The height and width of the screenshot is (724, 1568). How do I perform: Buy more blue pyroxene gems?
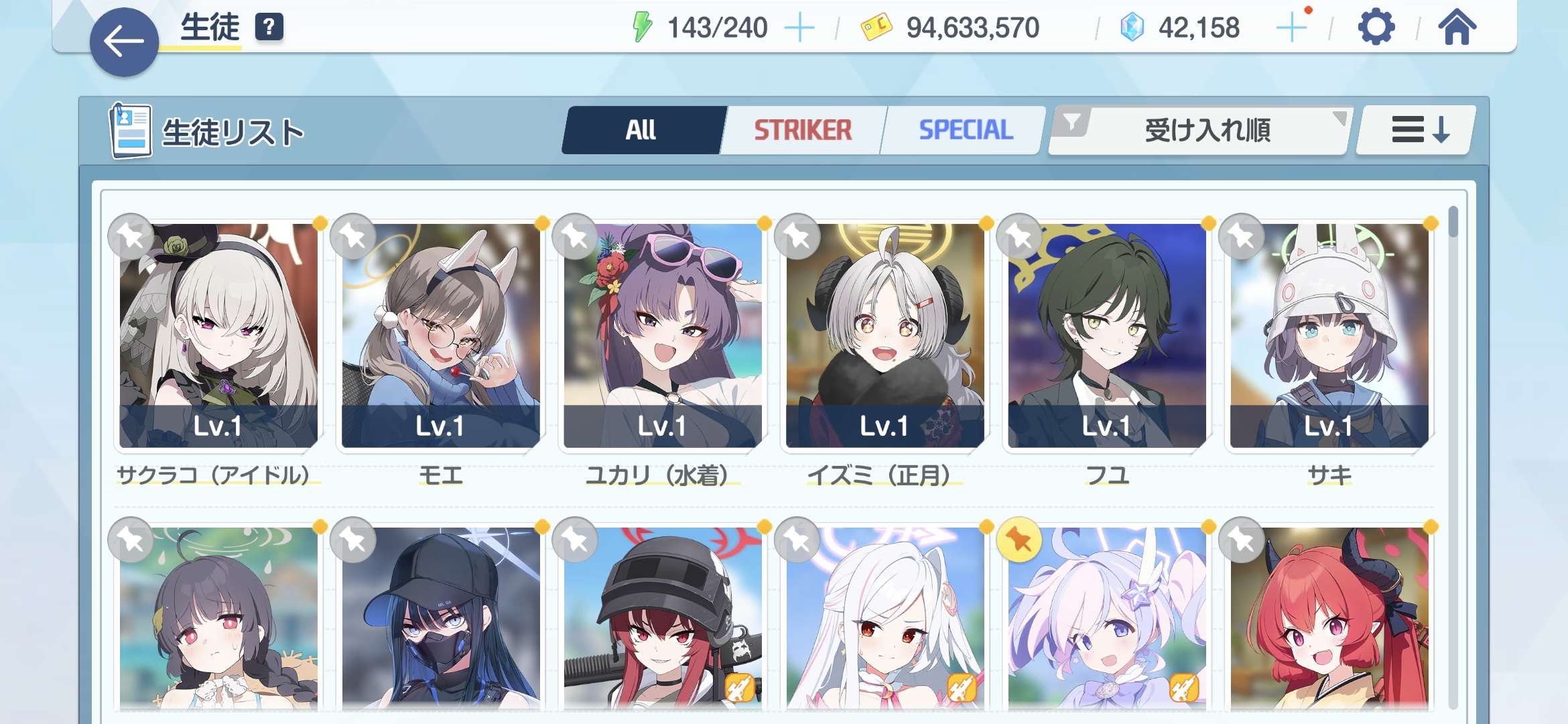[1291, 28]
